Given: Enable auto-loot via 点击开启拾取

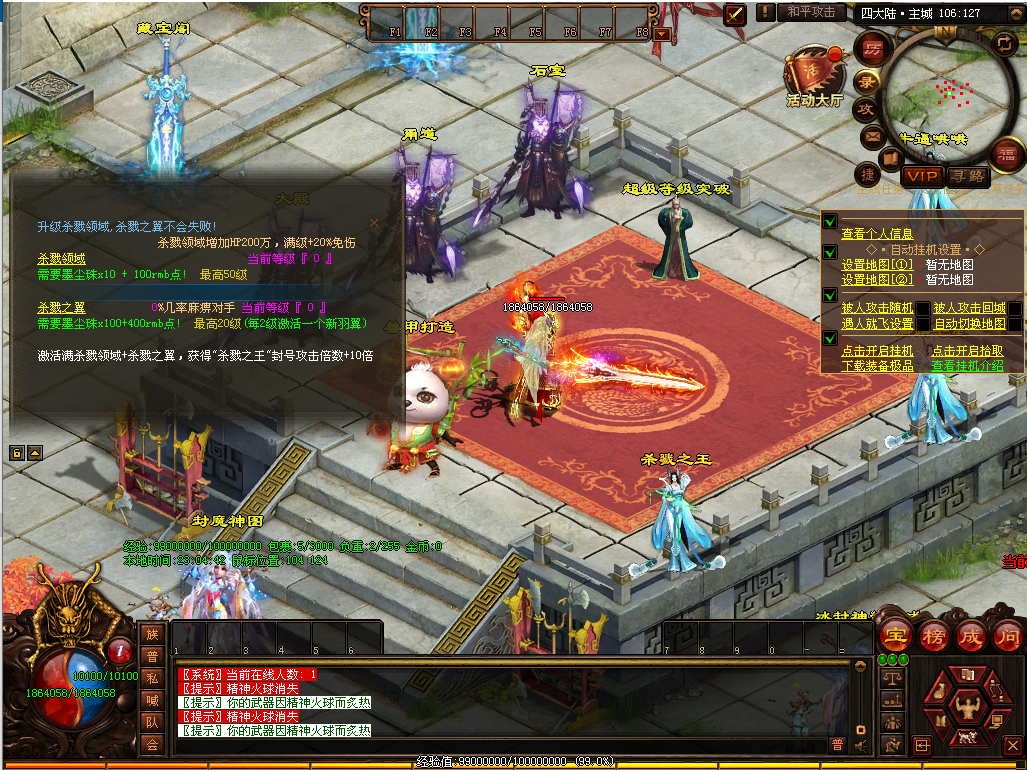Looking at the screenshot, I should click(967, 351).
